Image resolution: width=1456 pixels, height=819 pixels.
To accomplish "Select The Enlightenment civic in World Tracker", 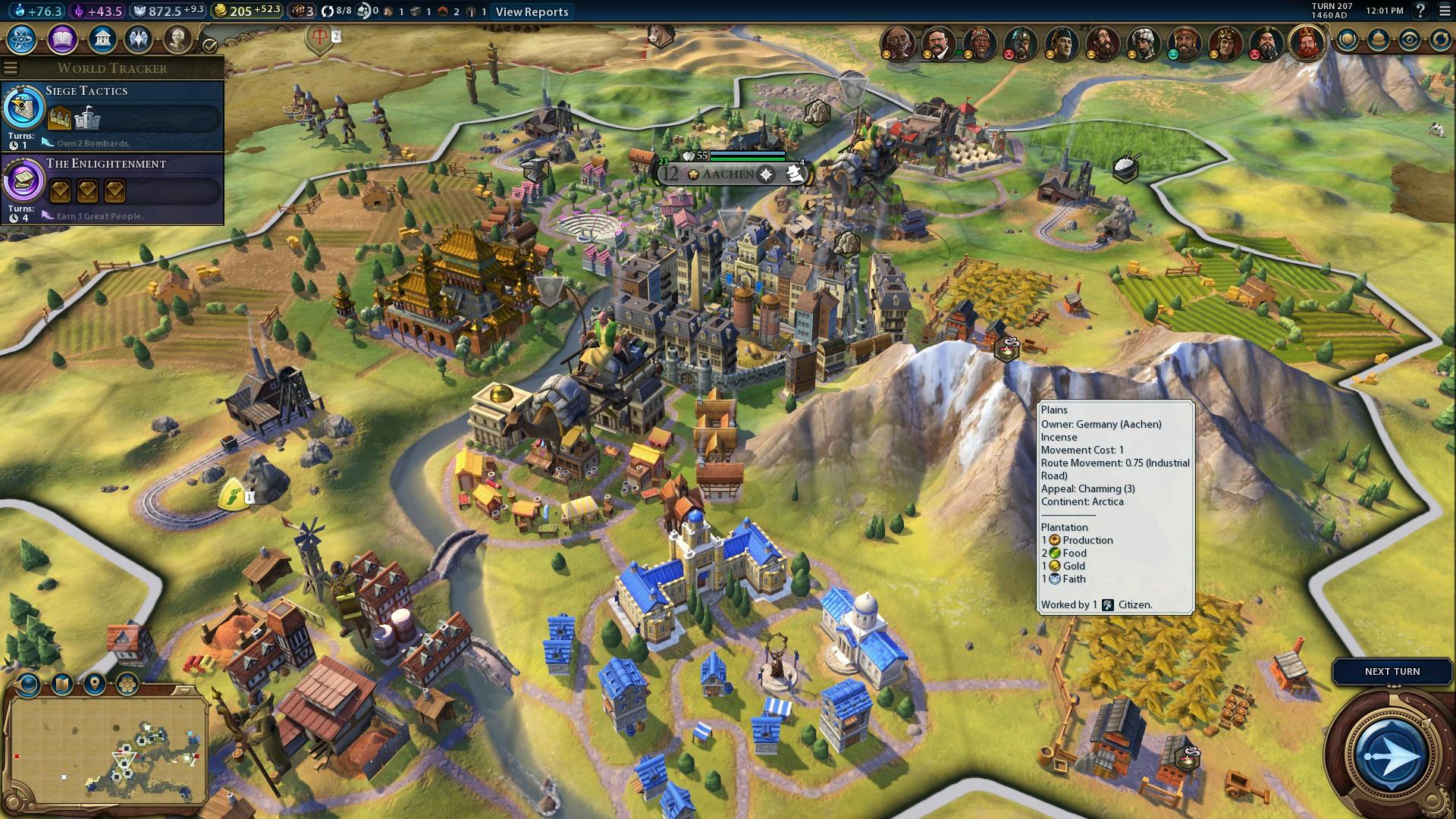I will coord(112,189).
